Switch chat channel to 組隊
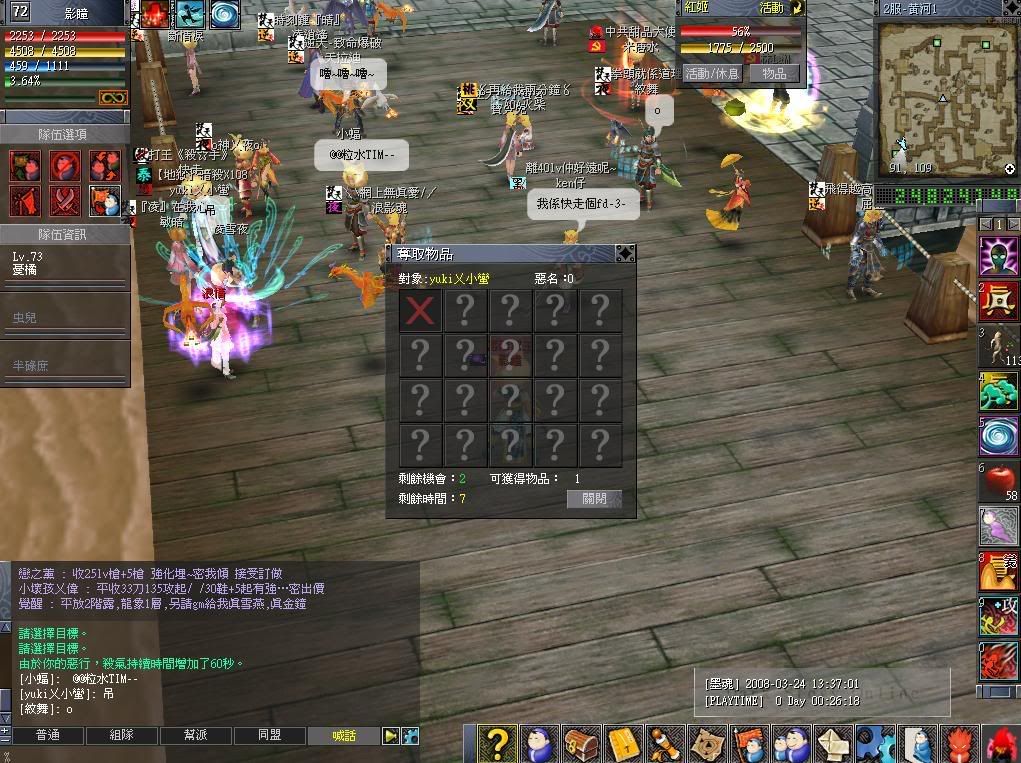This screenshot has width=1021, height=763. click(x=121, y=735)
